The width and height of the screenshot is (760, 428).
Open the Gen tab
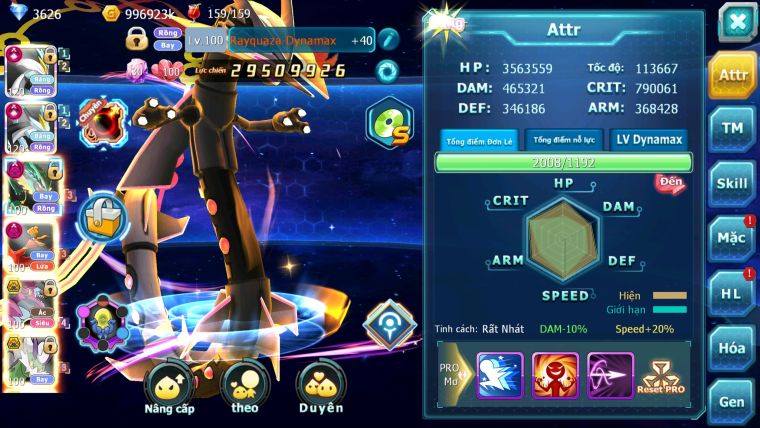[x=732, y=401]
